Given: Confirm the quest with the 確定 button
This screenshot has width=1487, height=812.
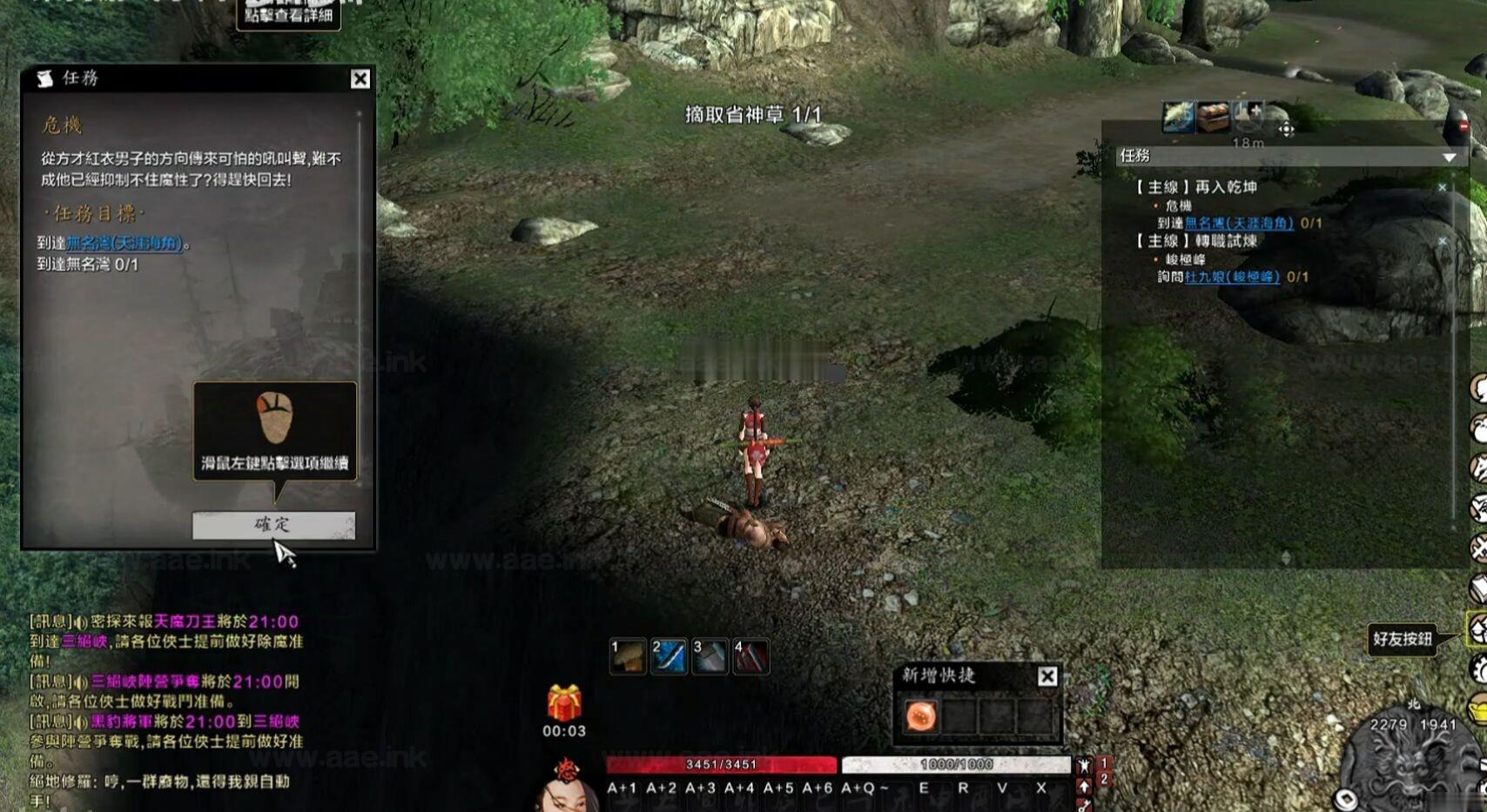Looking at the screenshot, I should pyautogui.click(x=273, y=525).
